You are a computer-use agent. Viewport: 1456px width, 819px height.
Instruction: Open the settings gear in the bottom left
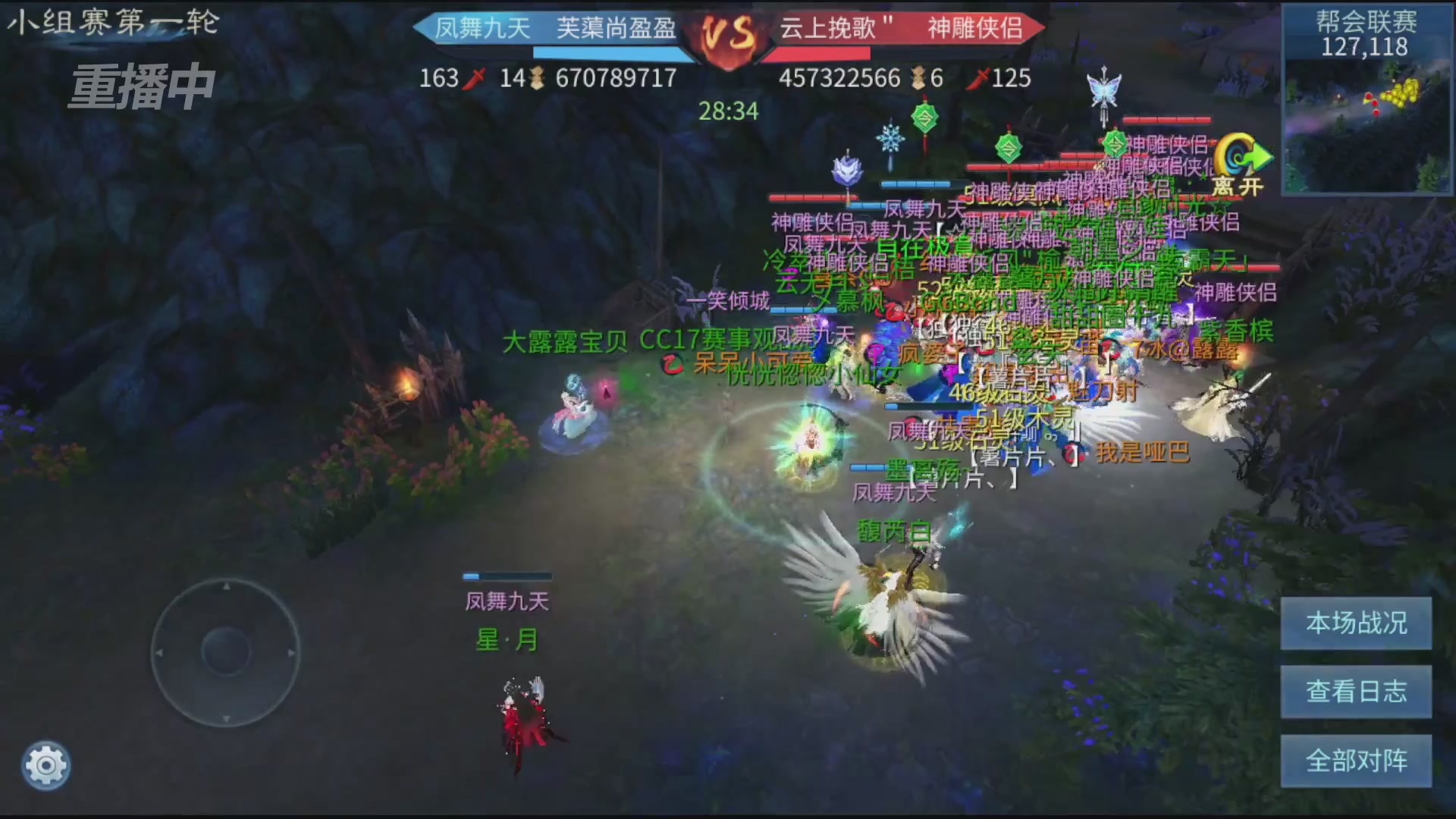point(47,766)
